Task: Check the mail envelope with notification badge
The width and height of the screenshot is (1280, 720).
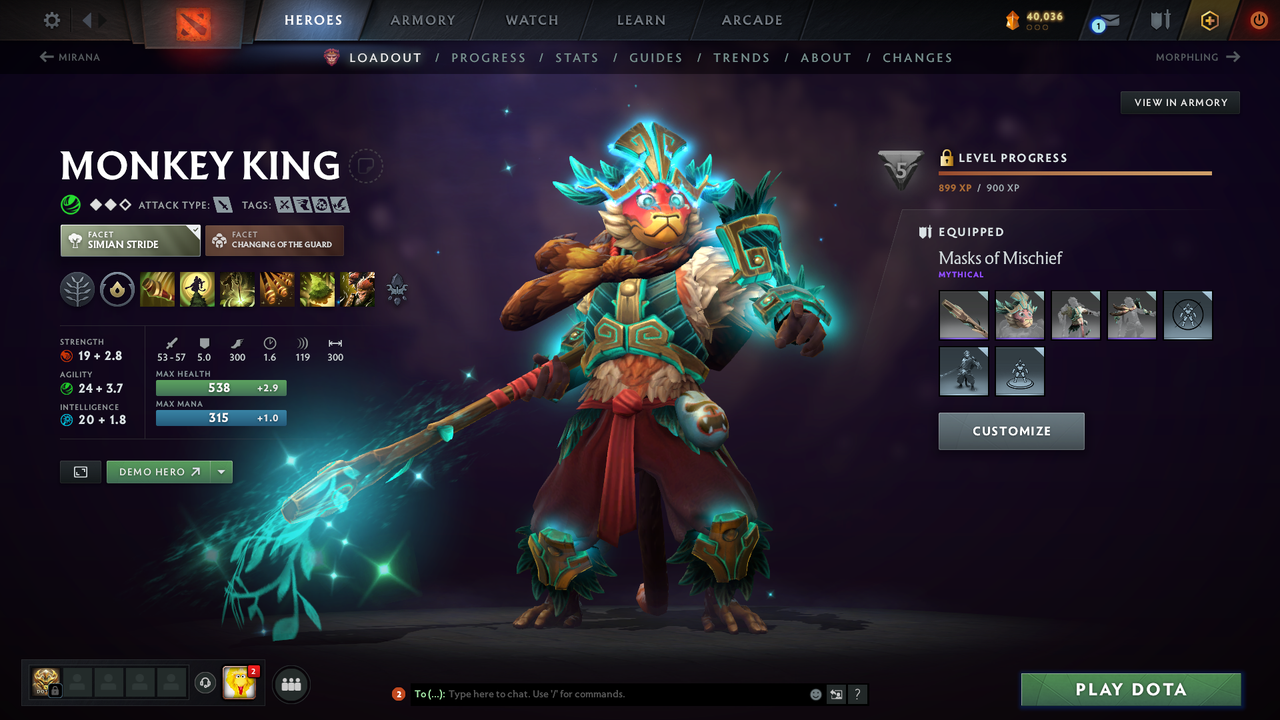Action: (1108, 20)
